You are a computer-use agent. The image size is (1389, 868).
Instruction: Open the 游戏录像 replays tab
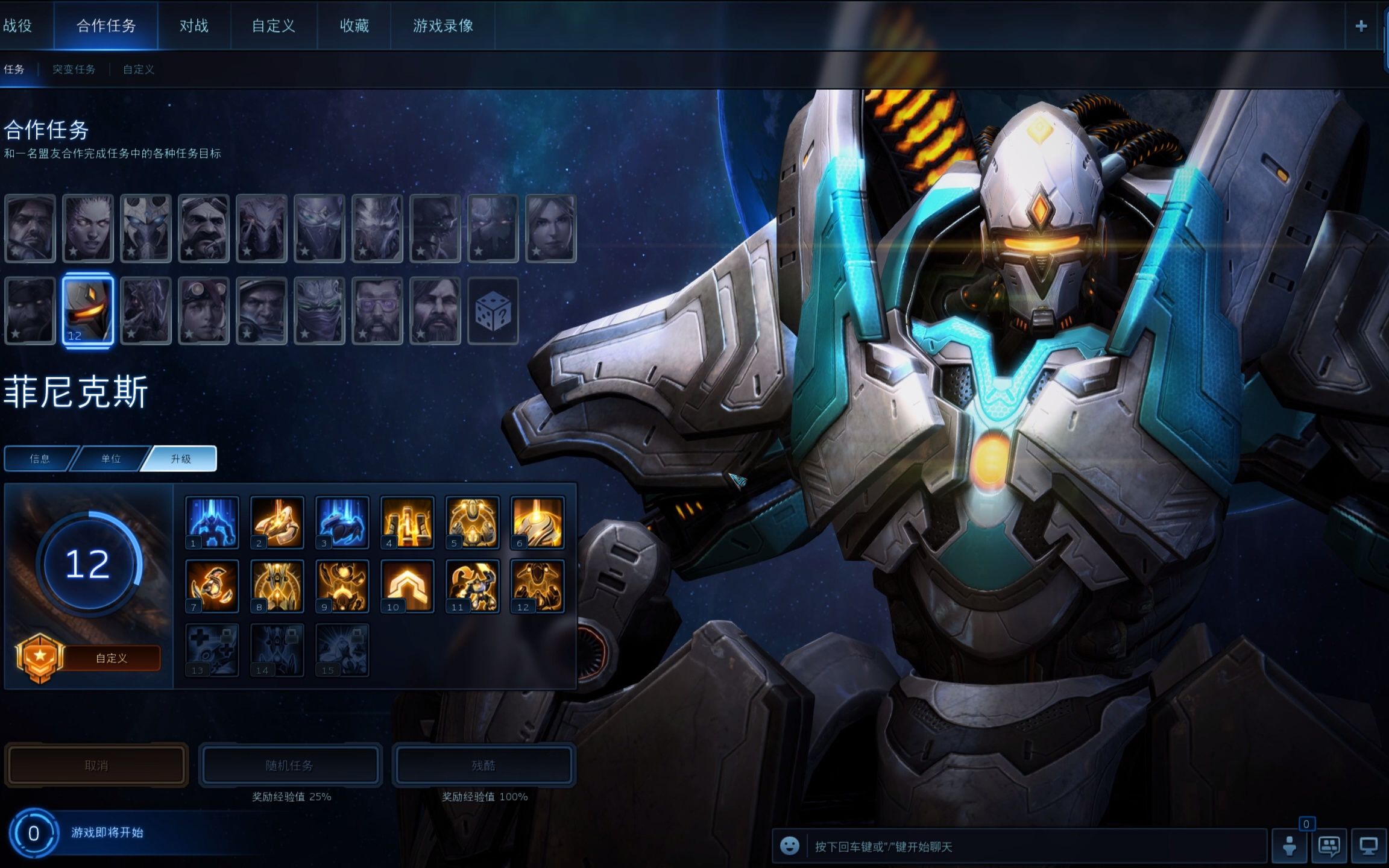pos(443,26)
